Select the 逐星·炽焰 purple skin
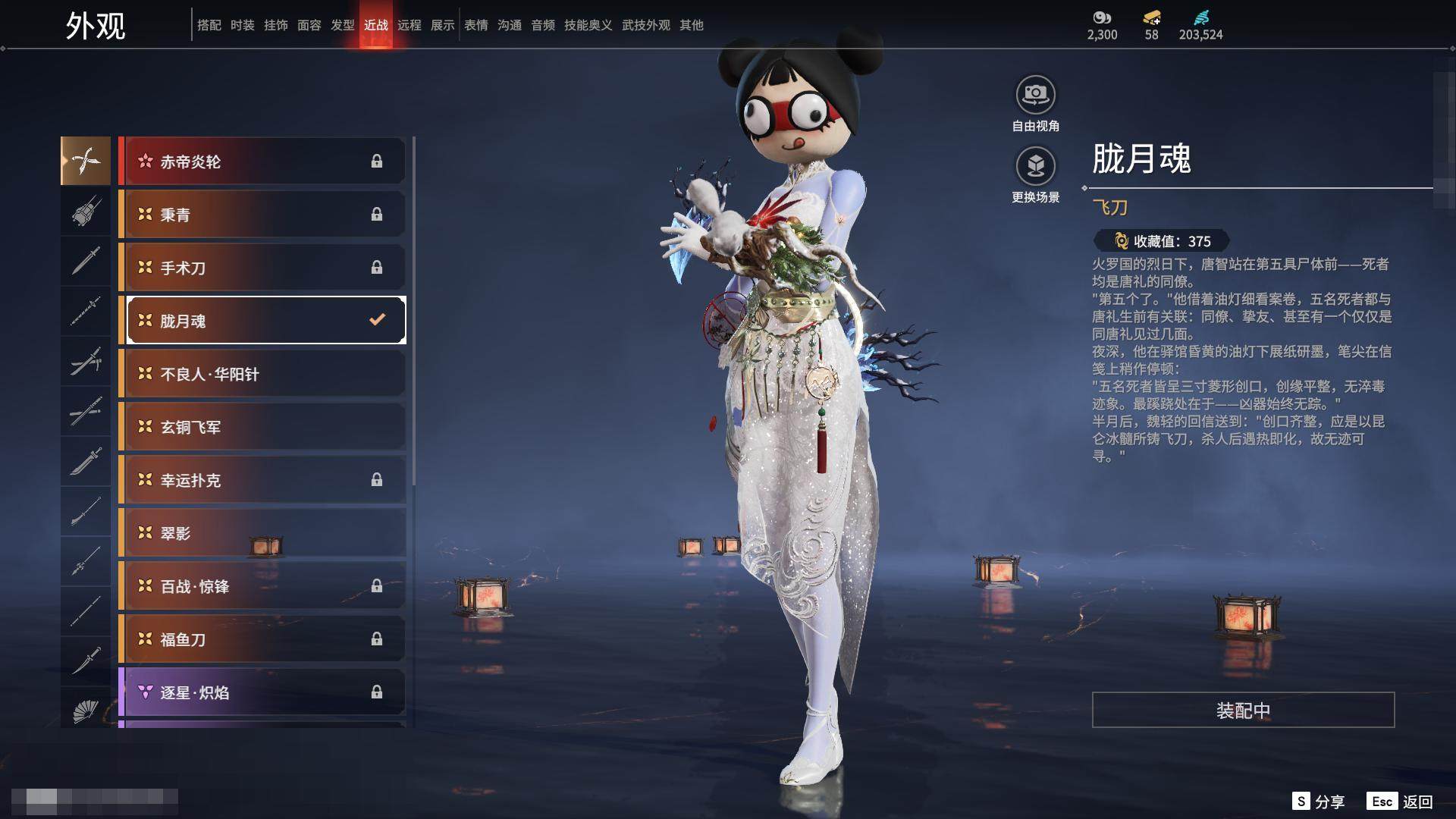Viewport: 1456px width, 819px height. pos(262,692)
